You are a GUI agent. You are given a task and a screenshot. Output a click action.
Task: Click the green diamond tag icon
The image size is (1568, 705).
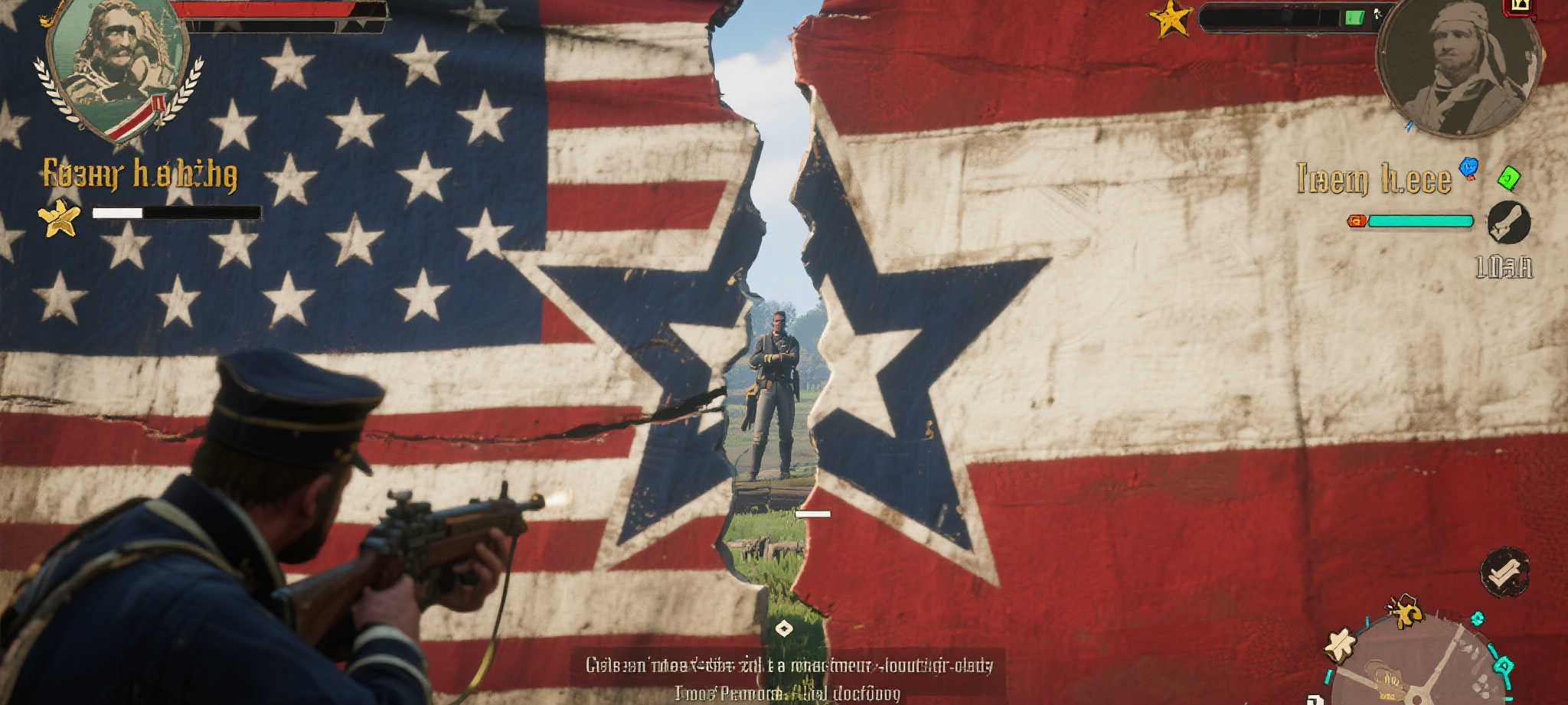1508,178
